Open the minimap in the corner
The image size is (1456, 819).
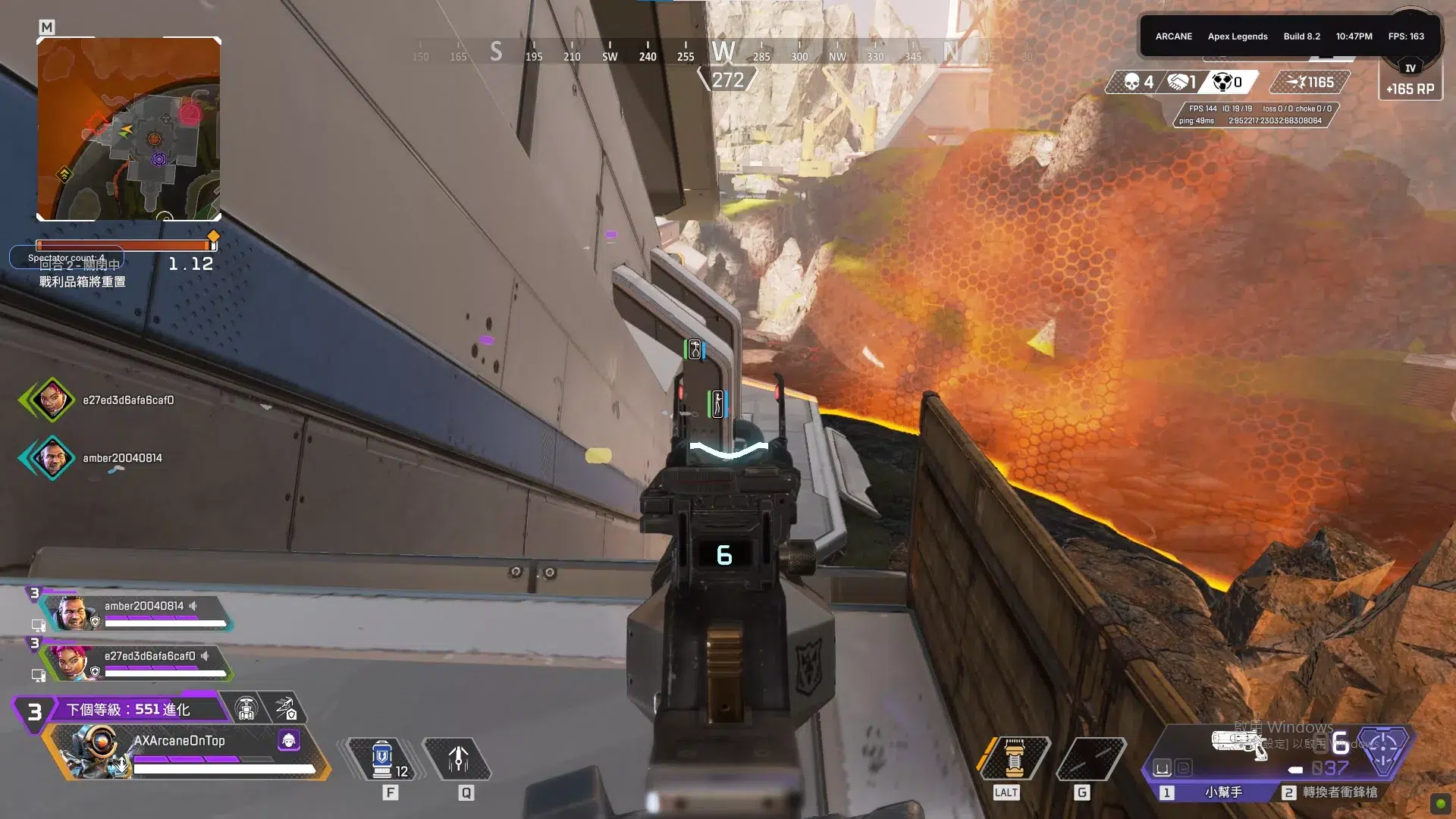[129, 129]
